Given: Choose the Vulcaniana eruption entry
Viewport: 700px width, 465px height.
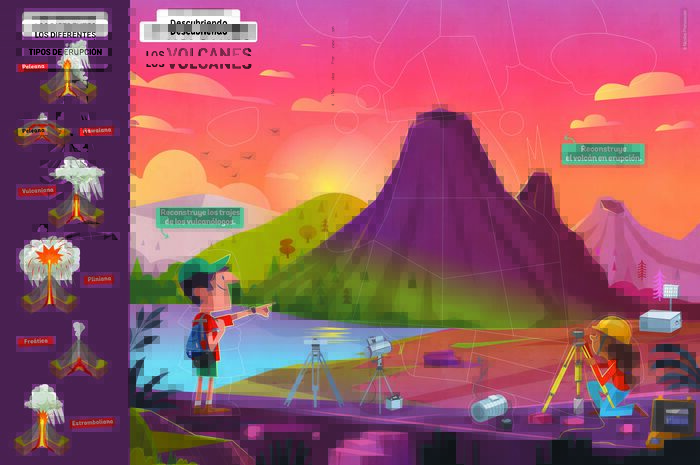Looking at the screenshot, I should (37, 190).
